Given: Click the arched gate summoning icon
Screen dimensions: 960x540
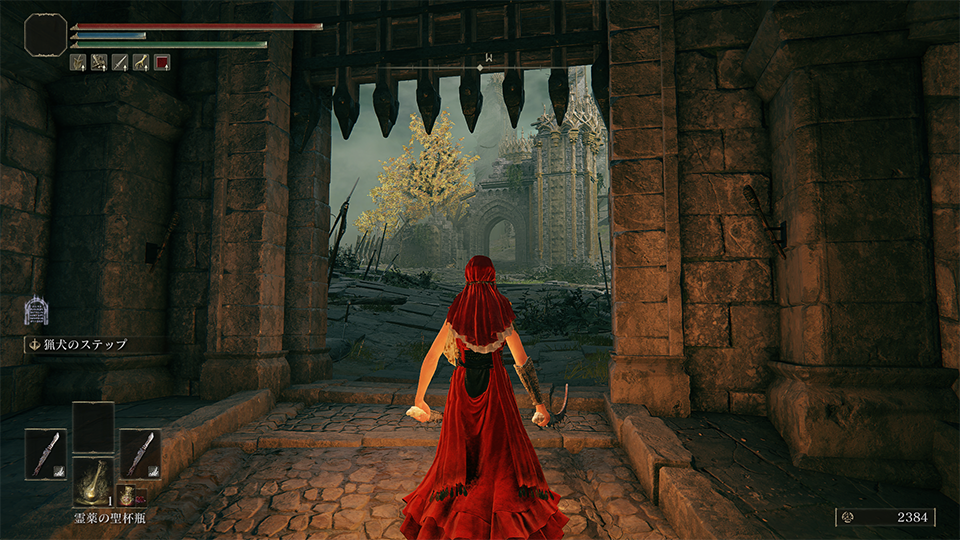Looking at the screenshot, I should pyautogui.click(x=37, y=310).
